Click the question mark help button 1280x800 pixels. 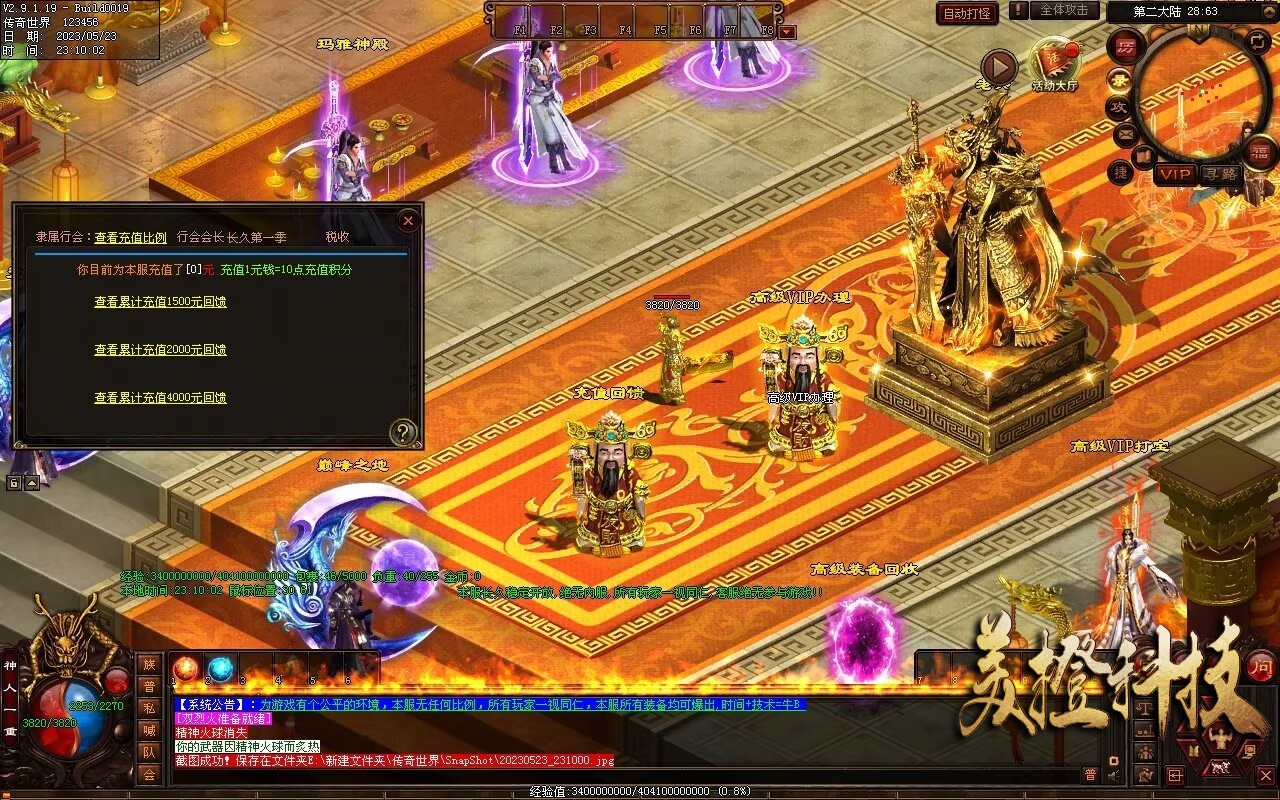pos(403,432)
